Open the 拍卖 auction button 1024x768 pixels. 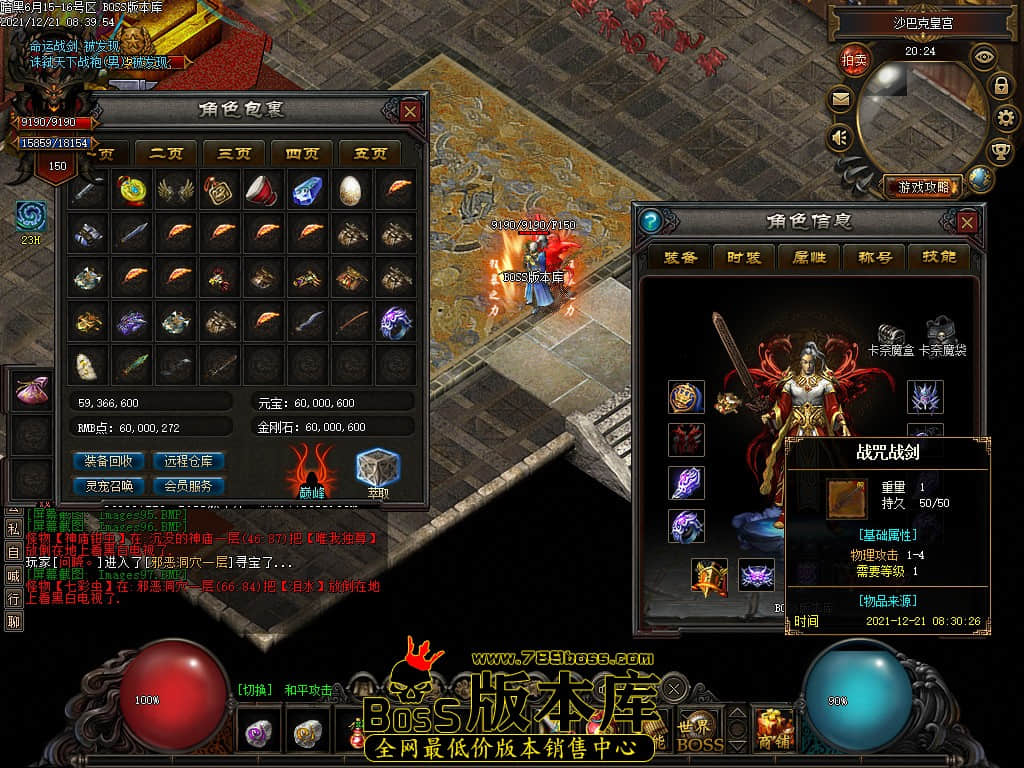(x=854, y=59)
